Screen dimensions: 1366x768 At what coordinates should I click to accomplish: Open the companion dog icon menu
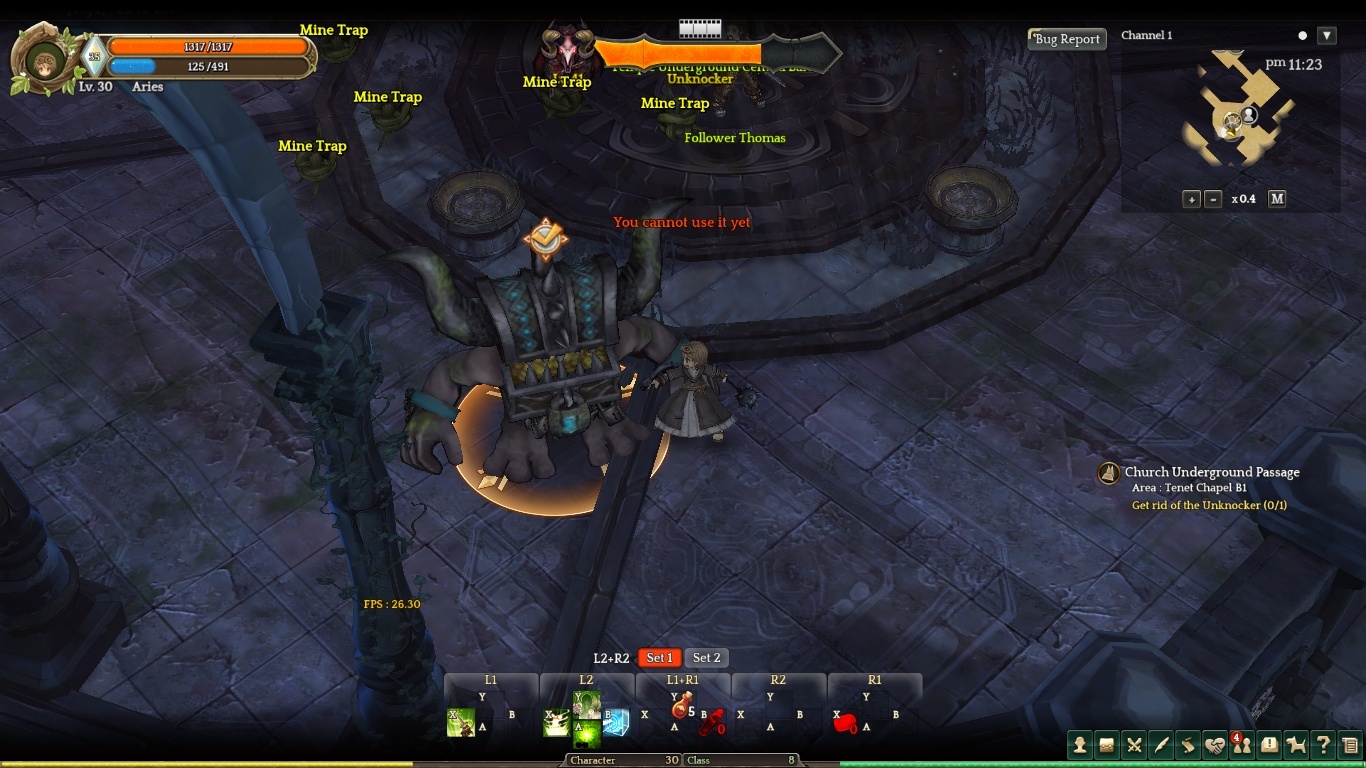point(1296,744)
